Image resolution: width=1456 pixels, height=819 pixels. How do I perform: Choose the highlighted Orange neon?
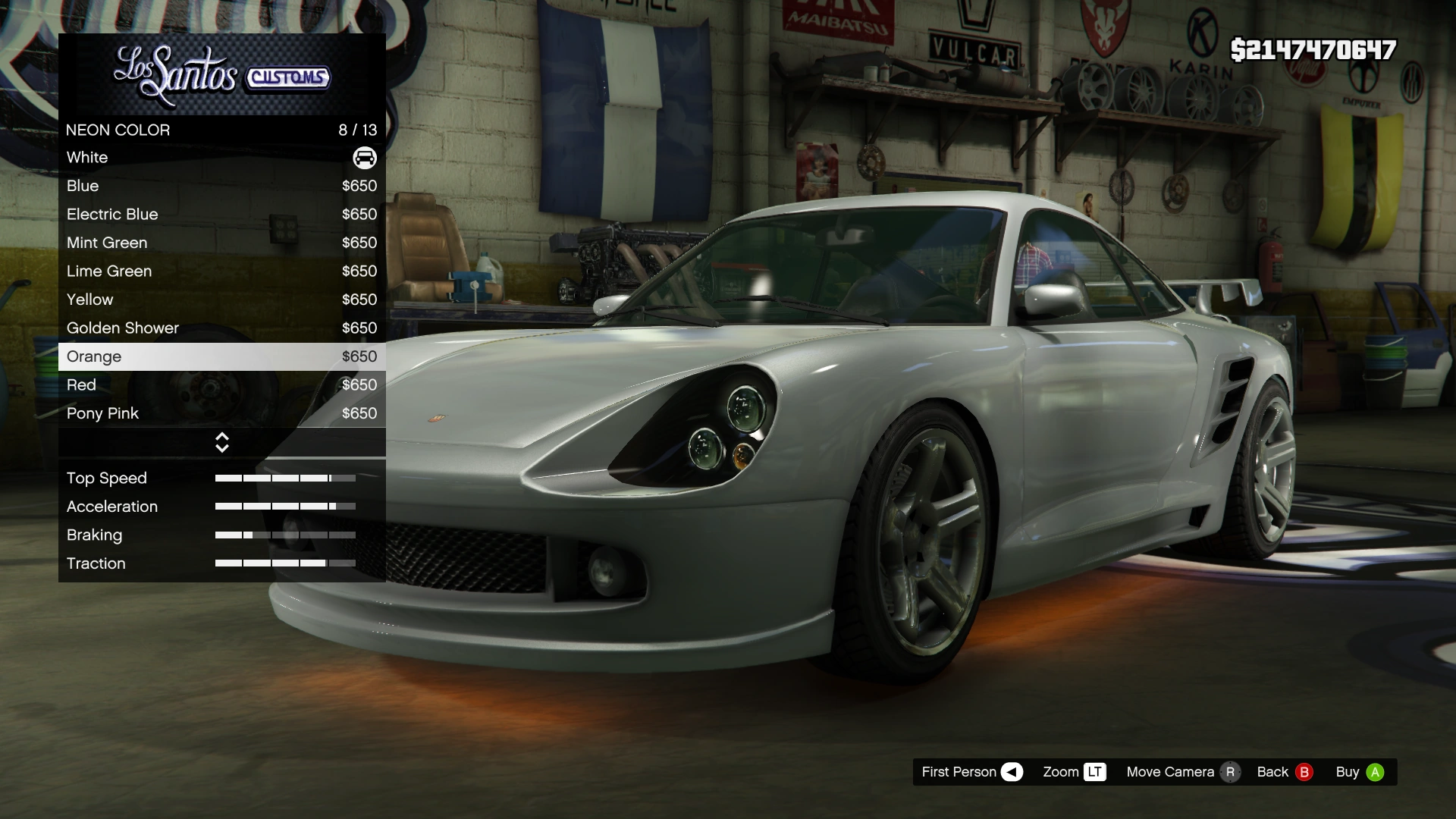221,356
